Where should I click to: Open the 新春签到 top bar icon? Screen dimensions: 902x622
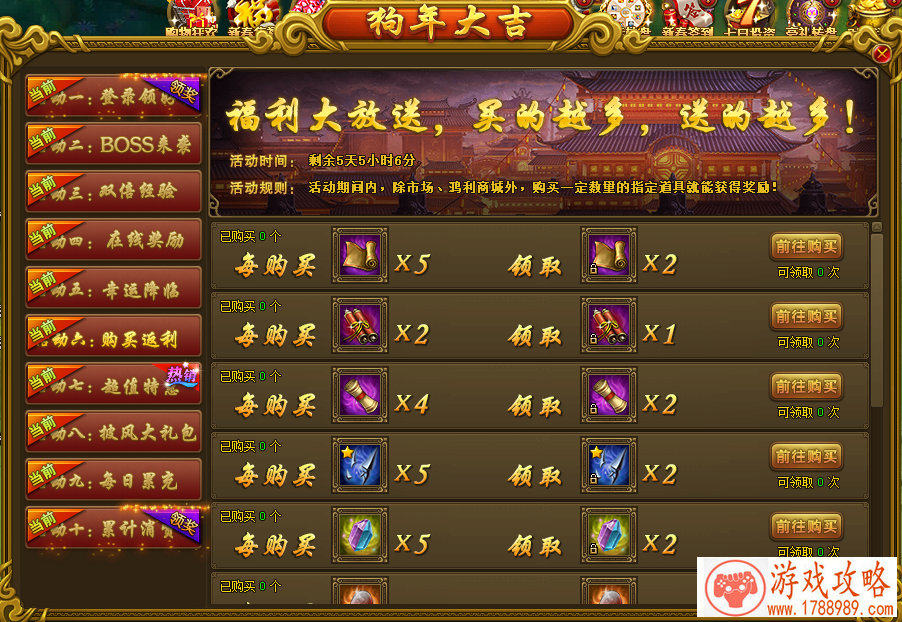click(x=686, y=17)
